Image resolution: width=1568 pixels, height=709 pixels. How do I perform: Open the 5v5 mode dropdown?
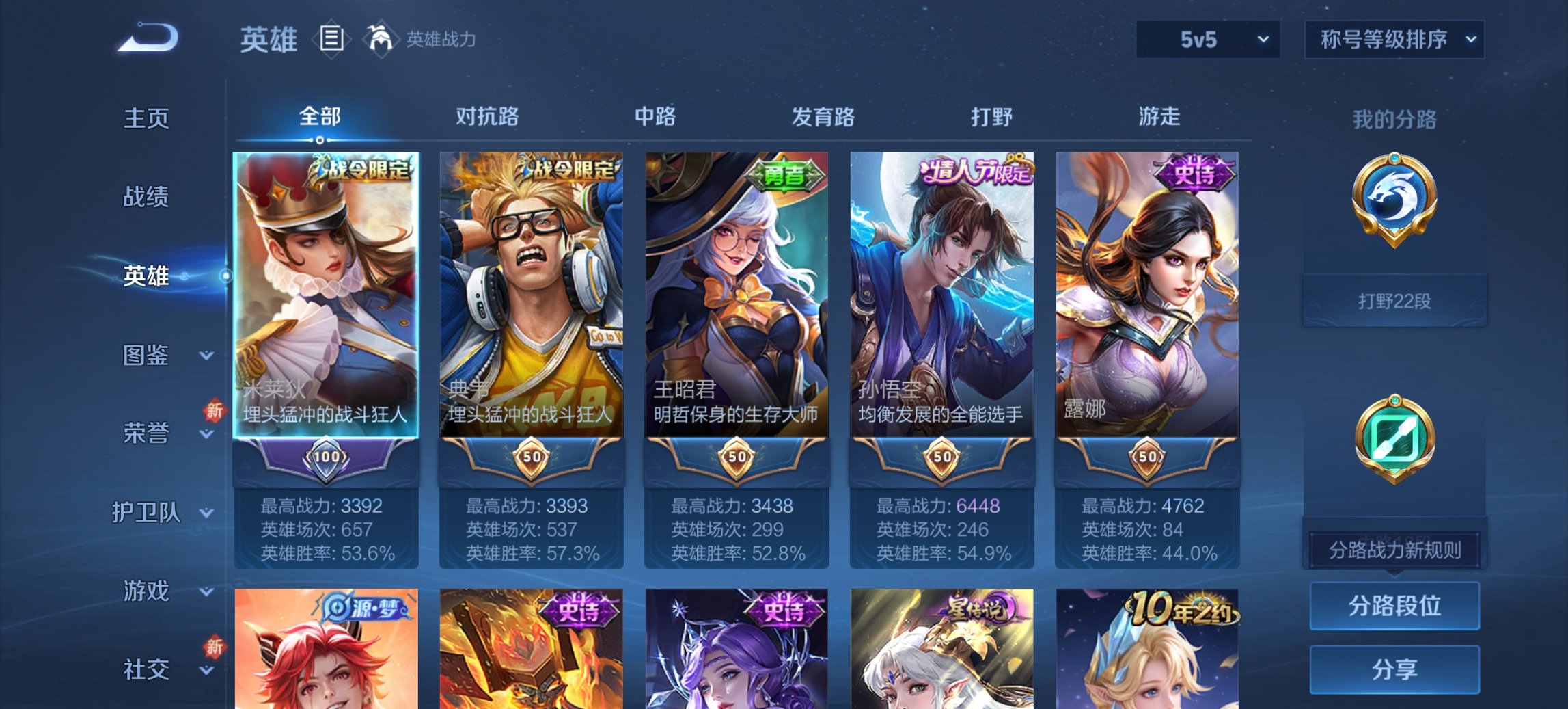tap(1205, 40)
